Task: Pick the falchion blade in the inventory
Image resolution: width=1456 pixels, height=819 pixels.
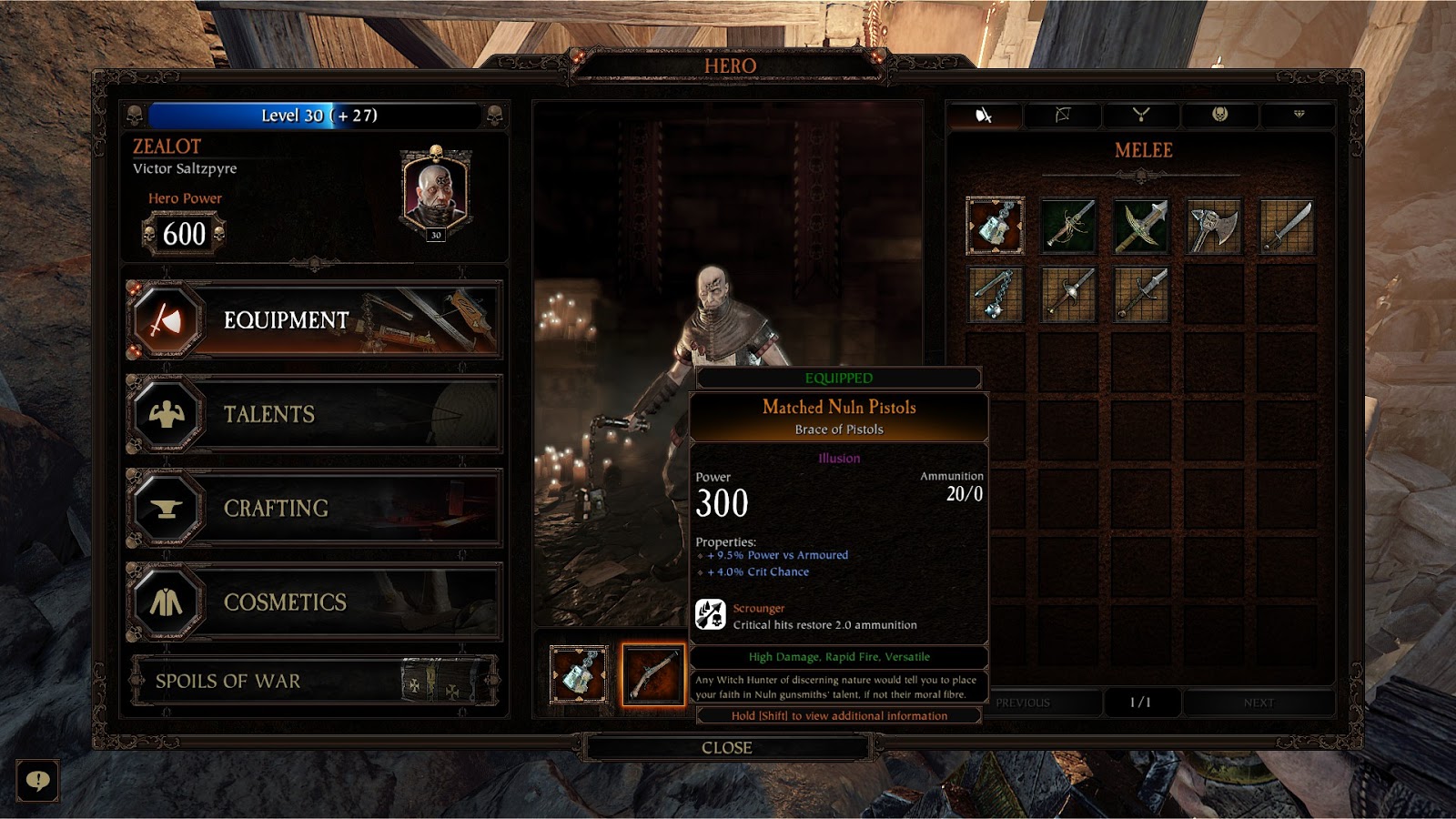Action: (x=1287, y=226)
